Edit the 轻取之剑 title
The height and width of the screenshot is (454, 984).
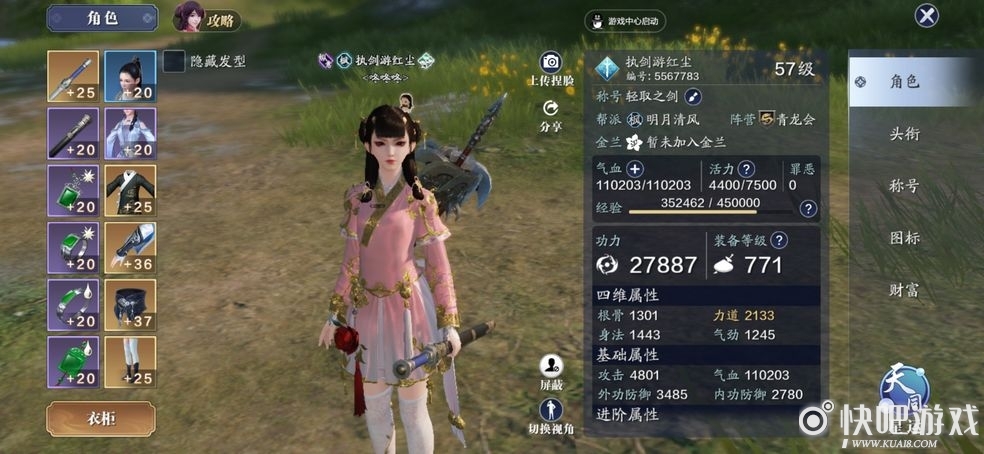pyautogui.click(x=693, y=97)
